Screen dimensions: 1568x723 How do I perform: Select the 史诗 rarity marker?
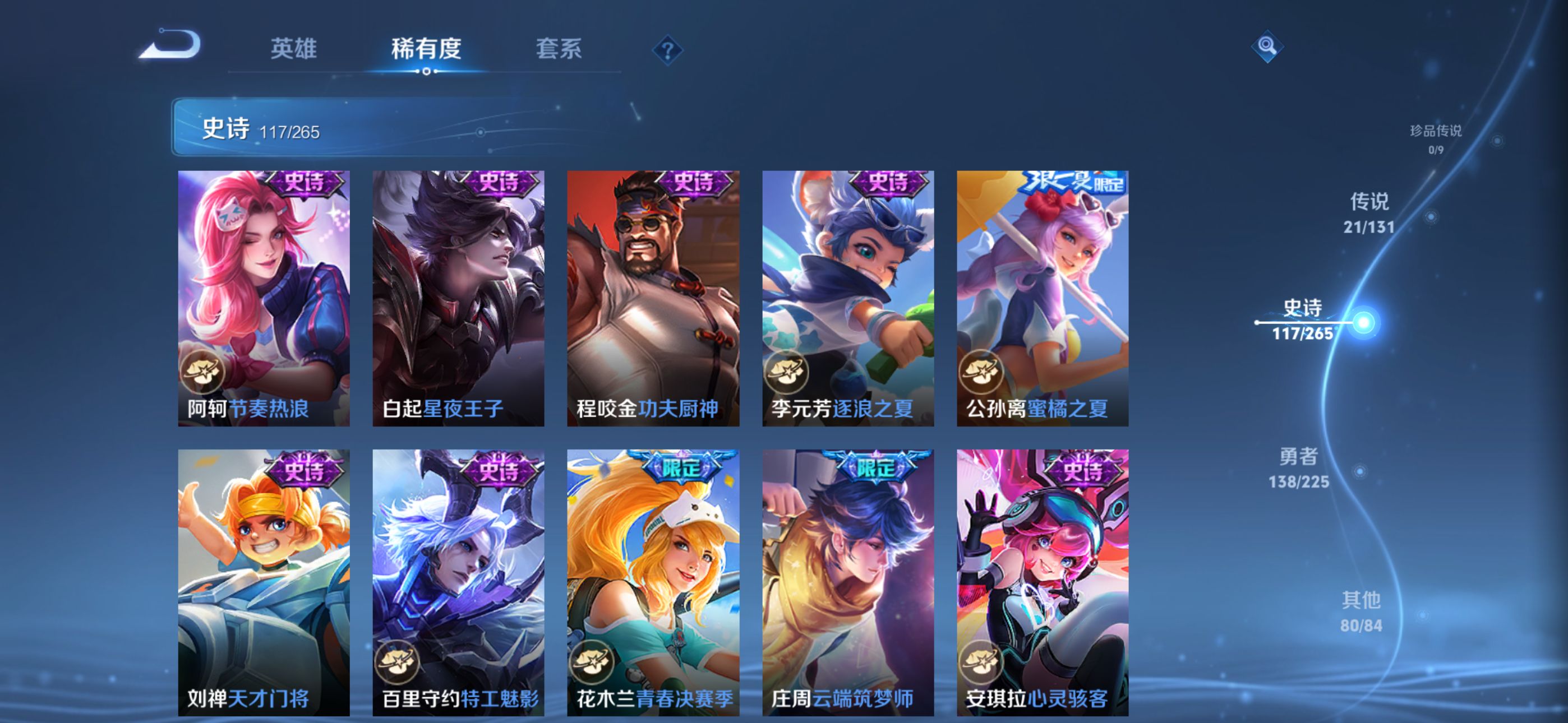[1303, 319]
